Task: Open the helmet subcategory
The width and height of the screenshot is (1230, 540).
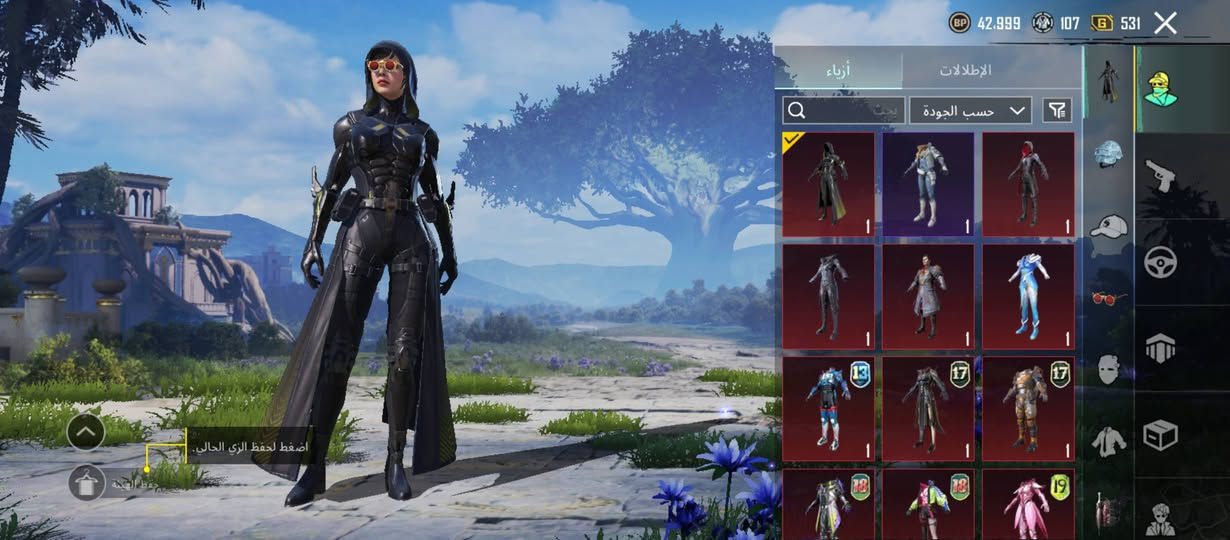Action: pos(1108,155)
